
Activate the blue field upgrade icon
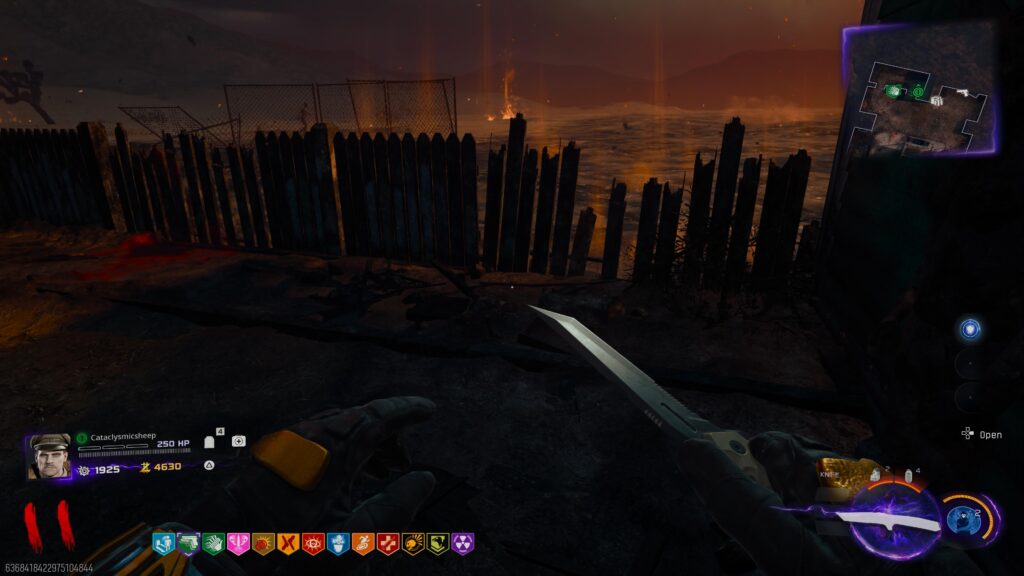click(x=961, y=519)
